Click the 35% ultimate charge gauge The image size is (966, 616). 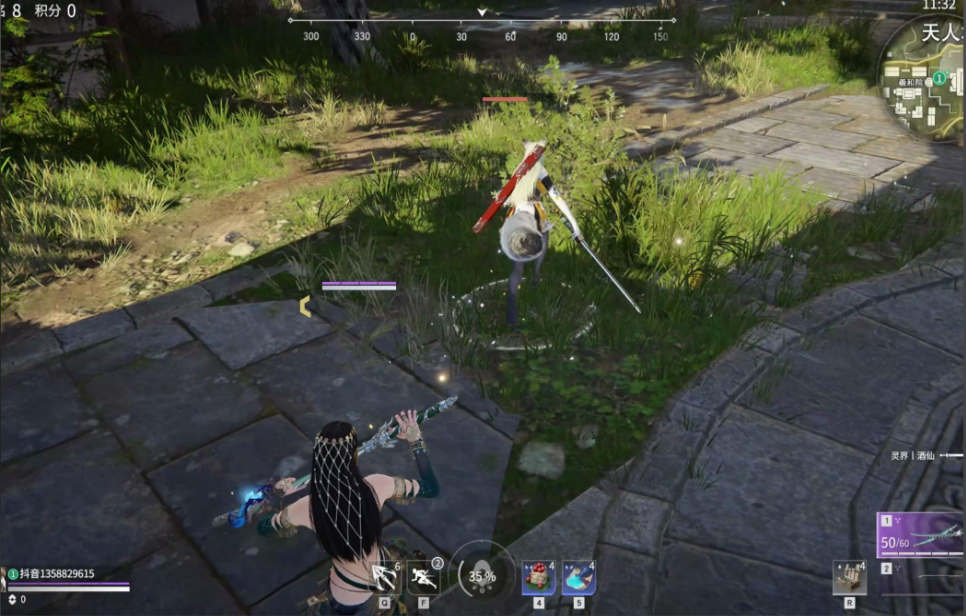point(481,575)
